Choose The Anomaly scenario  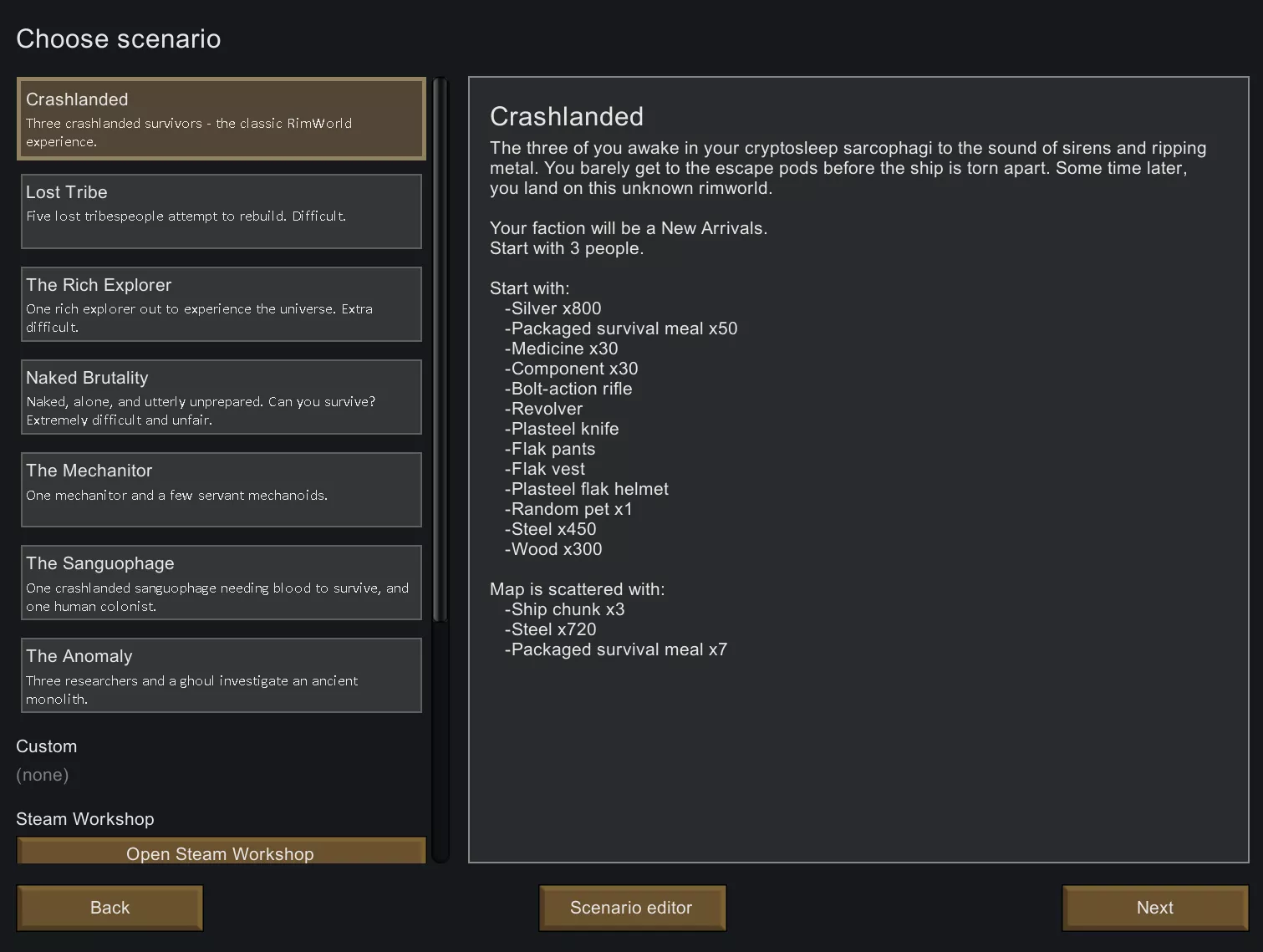[x=220, y=675]
